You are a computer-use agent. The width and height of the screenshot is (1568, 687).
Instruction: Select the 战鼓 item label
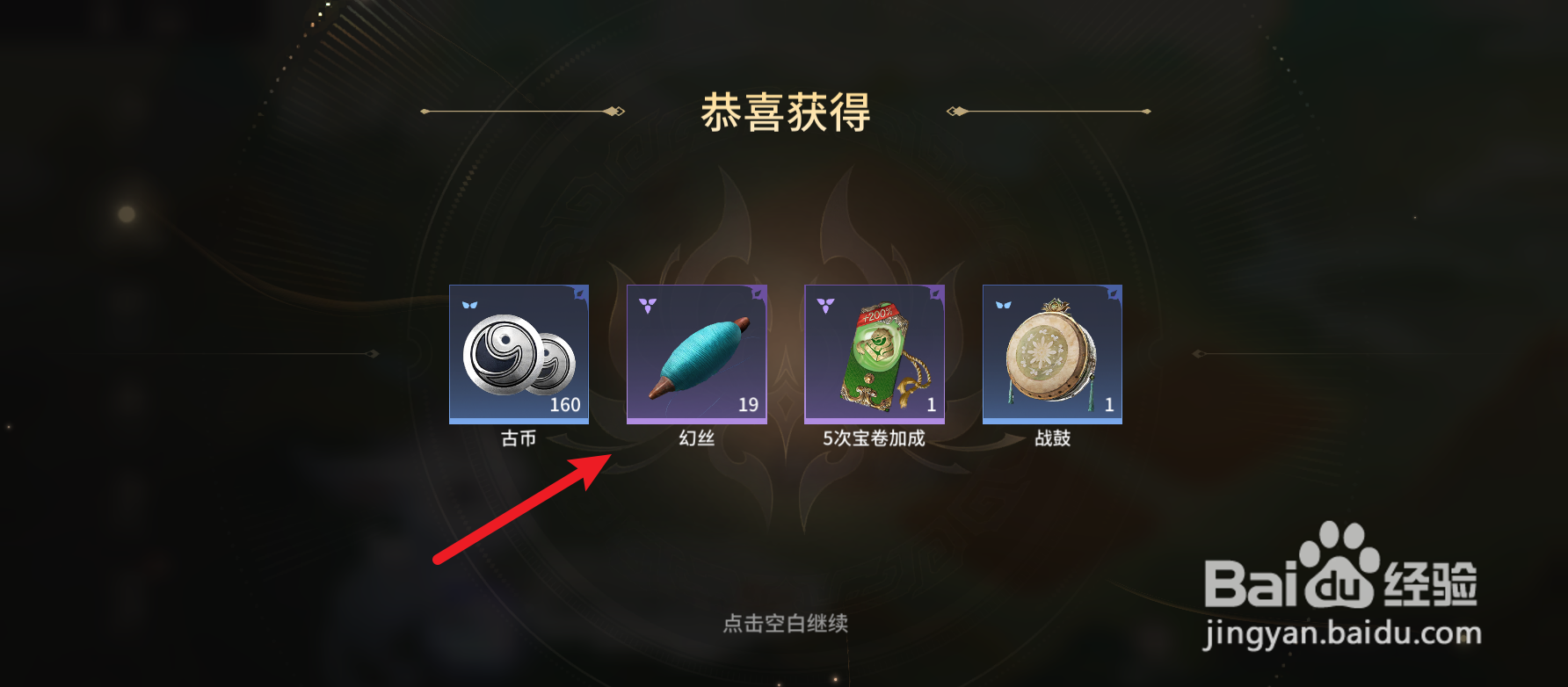[1051, 438]
